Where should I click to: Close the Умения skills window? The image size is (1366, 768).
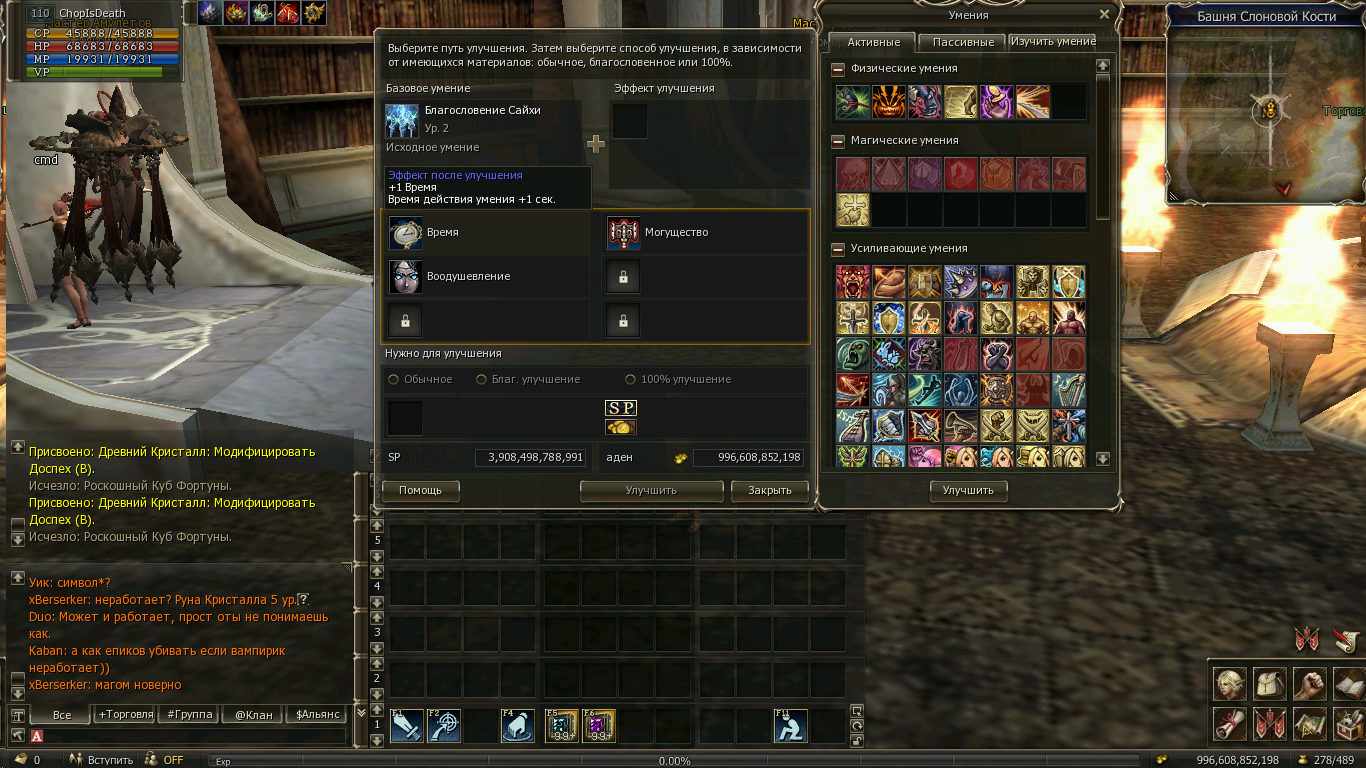(1104, 15)
